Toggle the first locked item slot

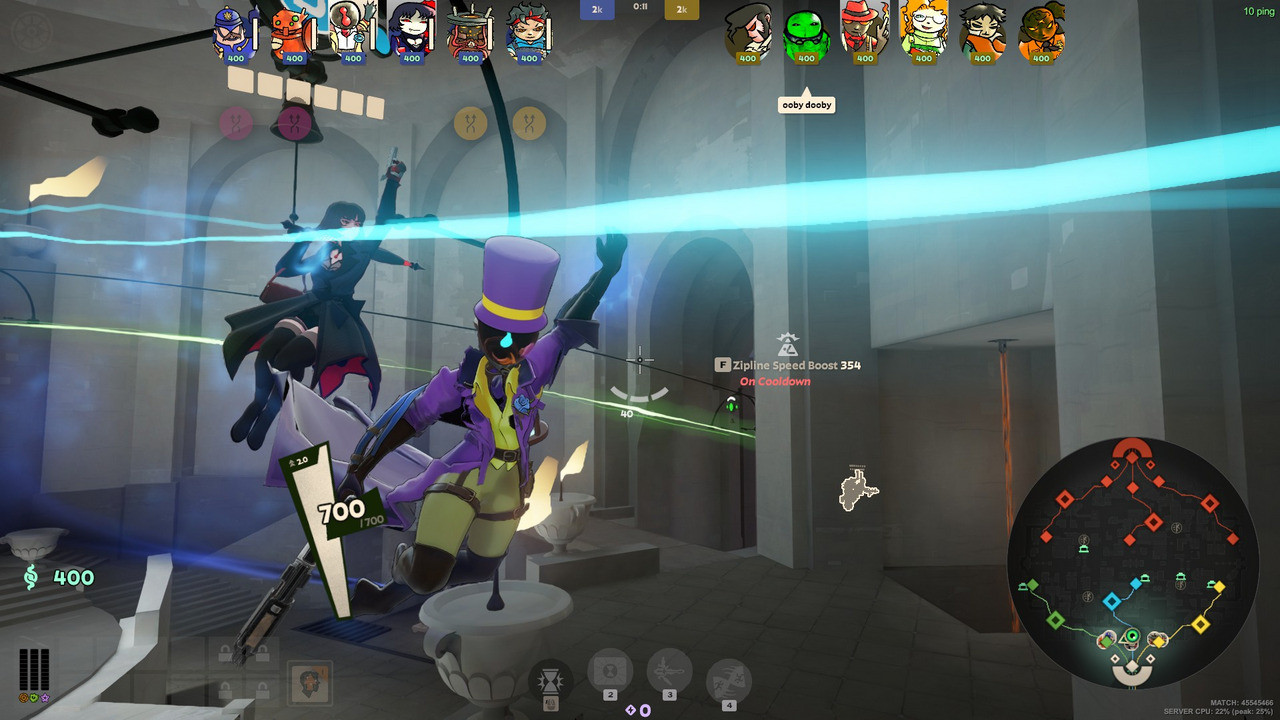[226, 651]
